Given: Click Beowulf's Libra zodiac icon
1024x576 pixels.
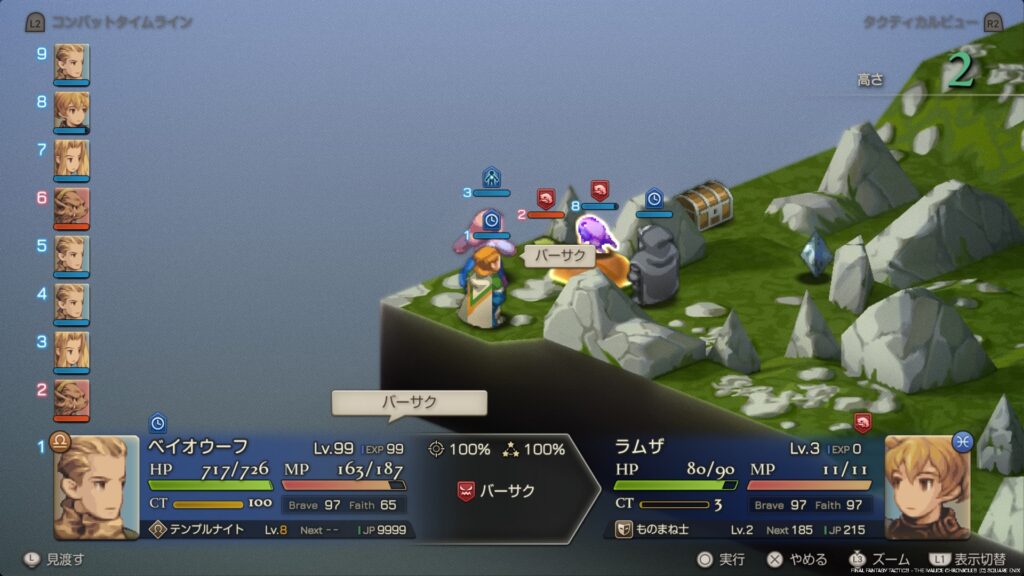Looking at the screenshot, I should [x=59, y=441].
